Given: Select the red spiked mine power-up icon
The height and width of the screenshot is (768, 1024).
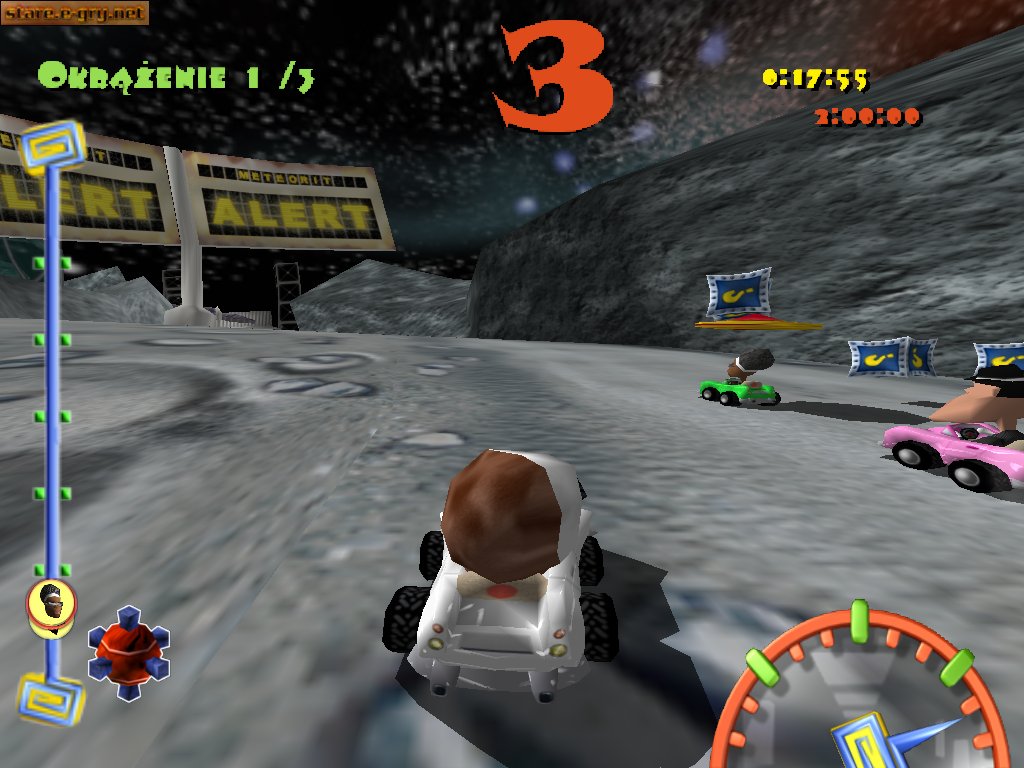Looking at the screenshot, I should coord(128,652).
